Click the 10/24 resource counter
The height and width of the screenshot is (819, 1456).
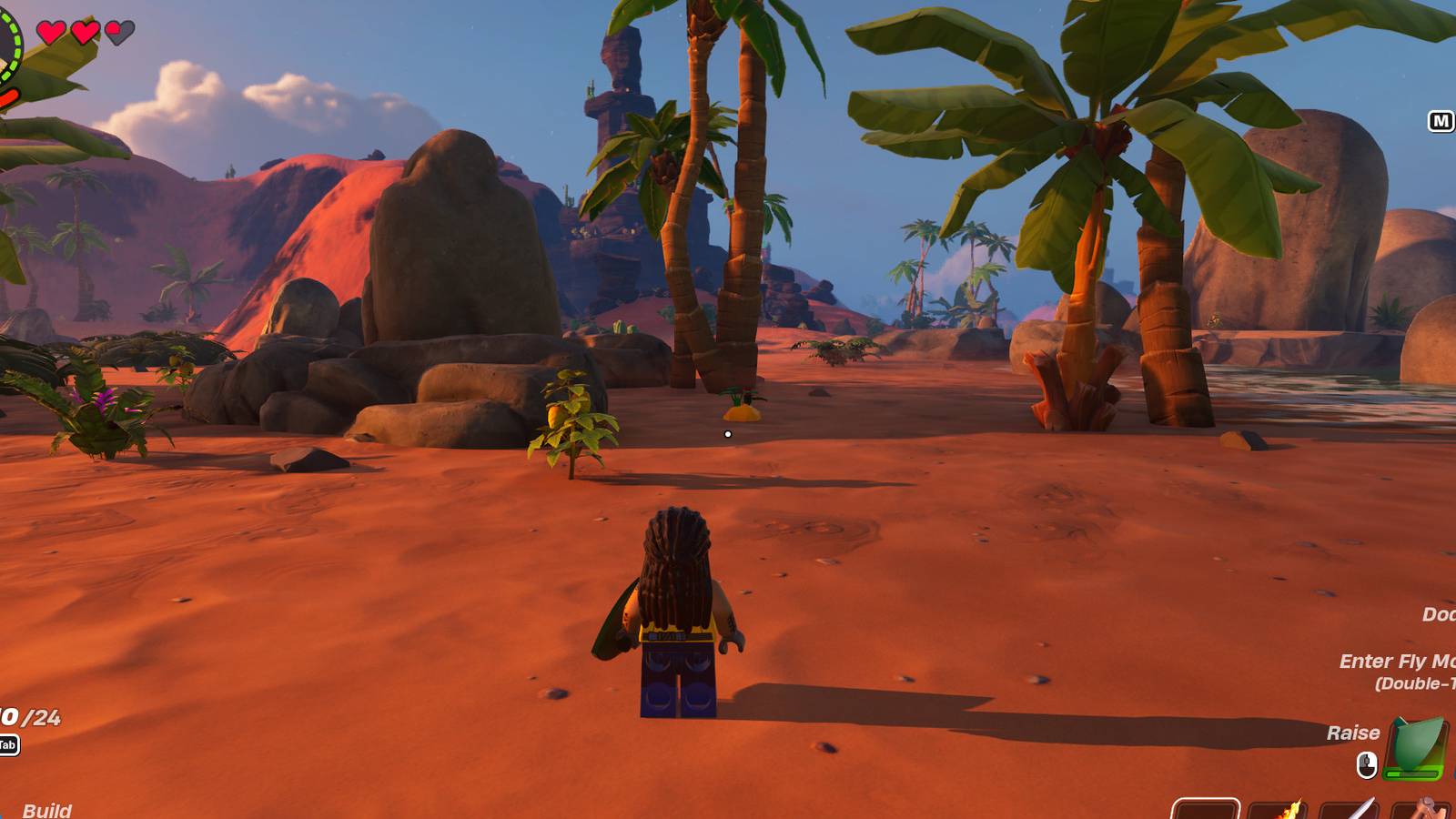29,719
